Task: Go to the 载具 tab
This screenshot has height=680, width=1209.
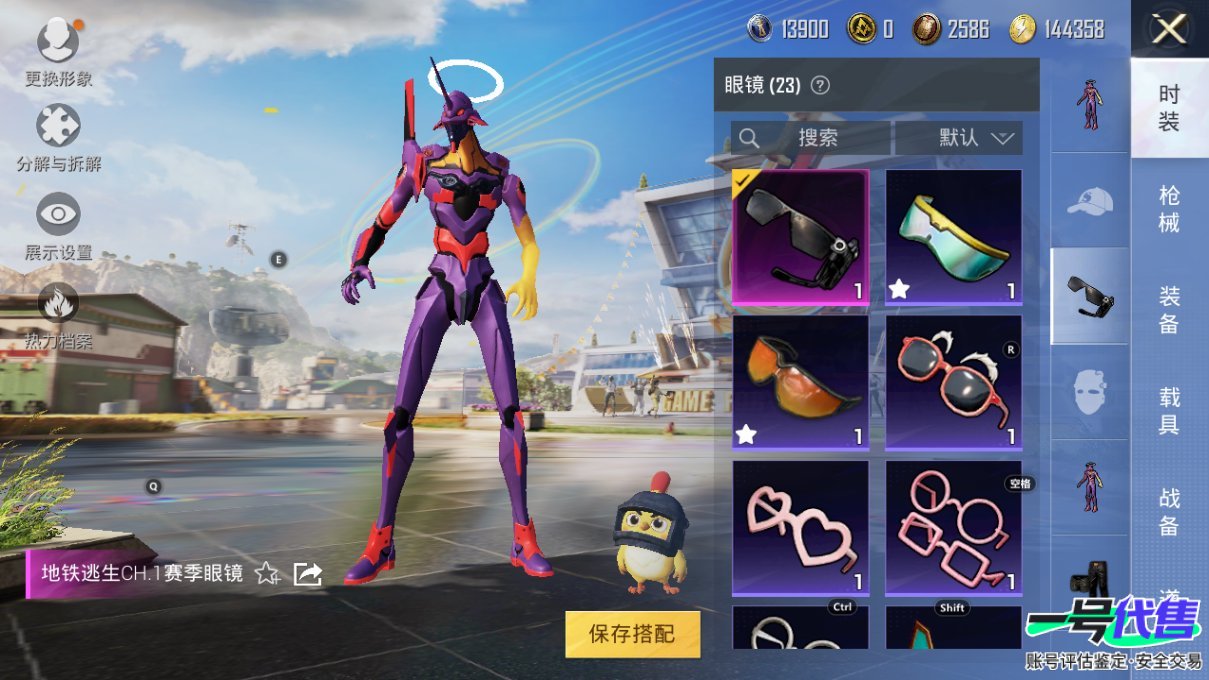Action: [x=1168, y=411]
